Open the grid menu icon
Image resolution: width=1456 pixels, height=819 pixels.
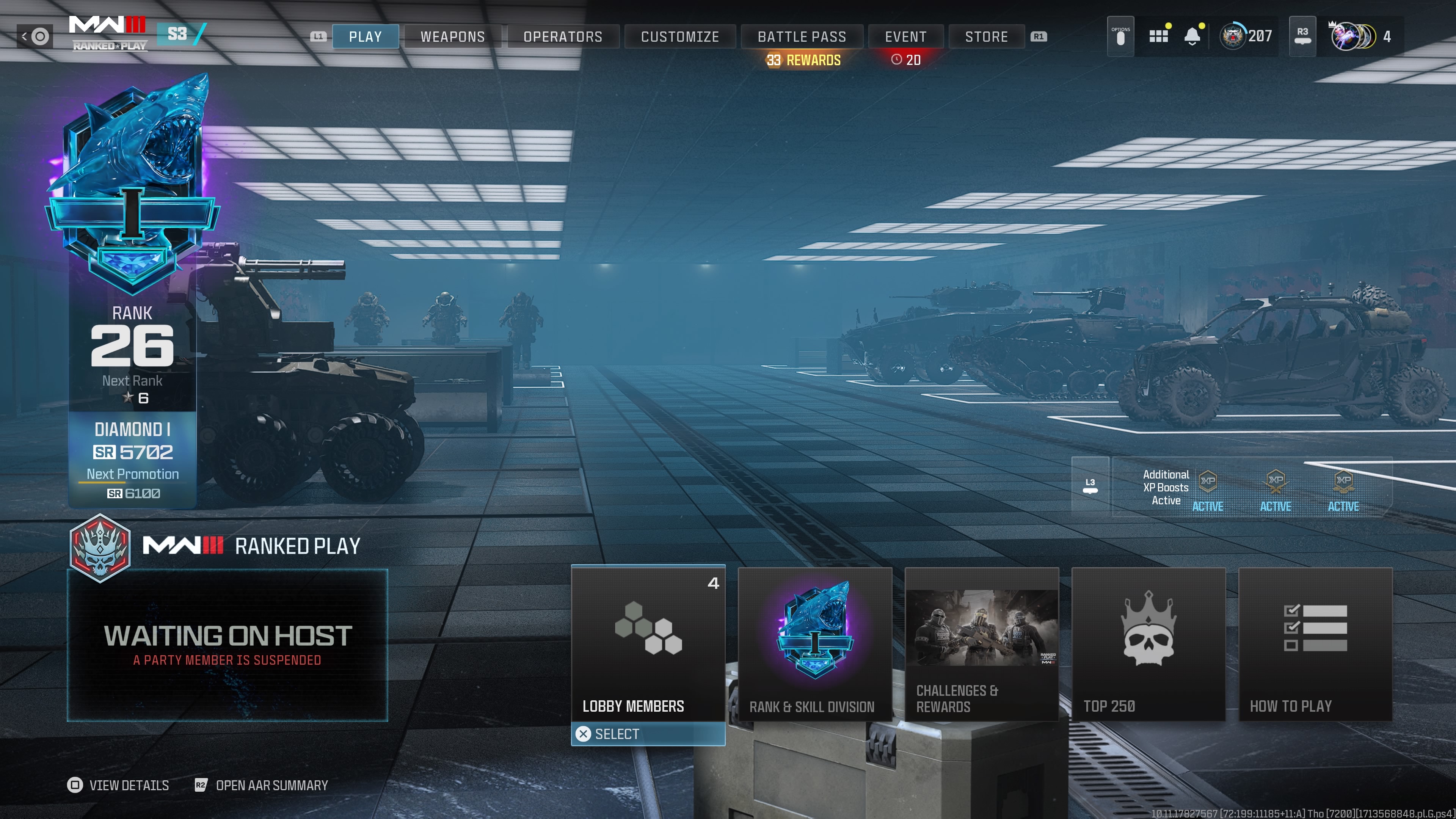tap(1158, 37)
